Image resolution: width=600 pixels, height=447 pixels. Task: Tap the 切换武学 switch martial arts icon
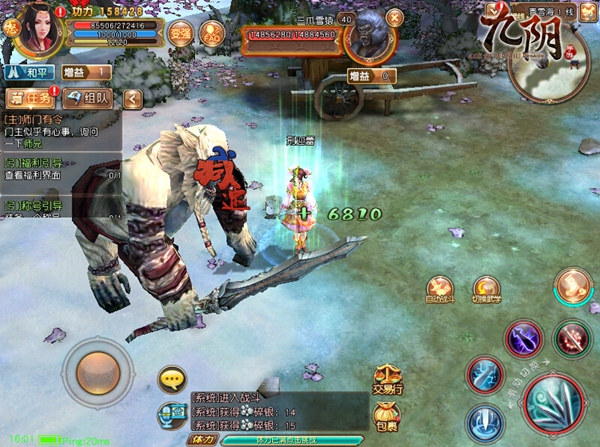click(x=486, y=290)
